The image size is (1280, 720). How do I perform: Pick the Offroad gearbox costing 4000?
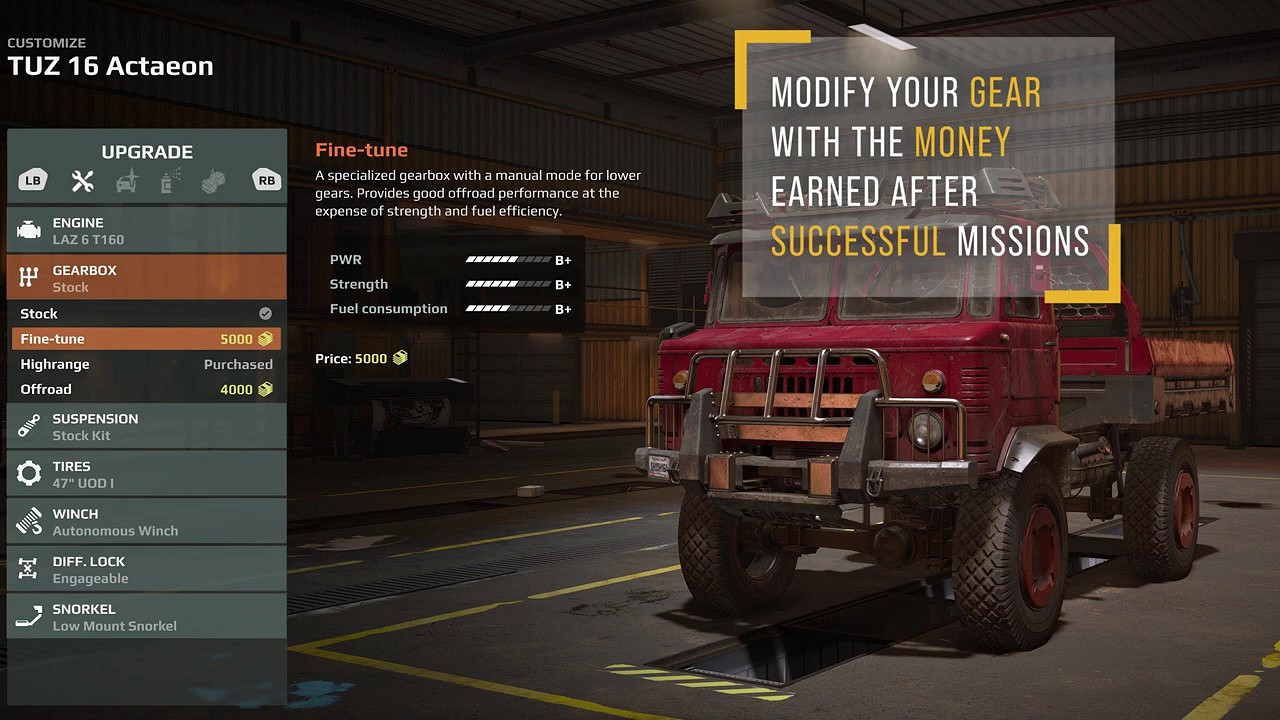(x=146, y=389)
